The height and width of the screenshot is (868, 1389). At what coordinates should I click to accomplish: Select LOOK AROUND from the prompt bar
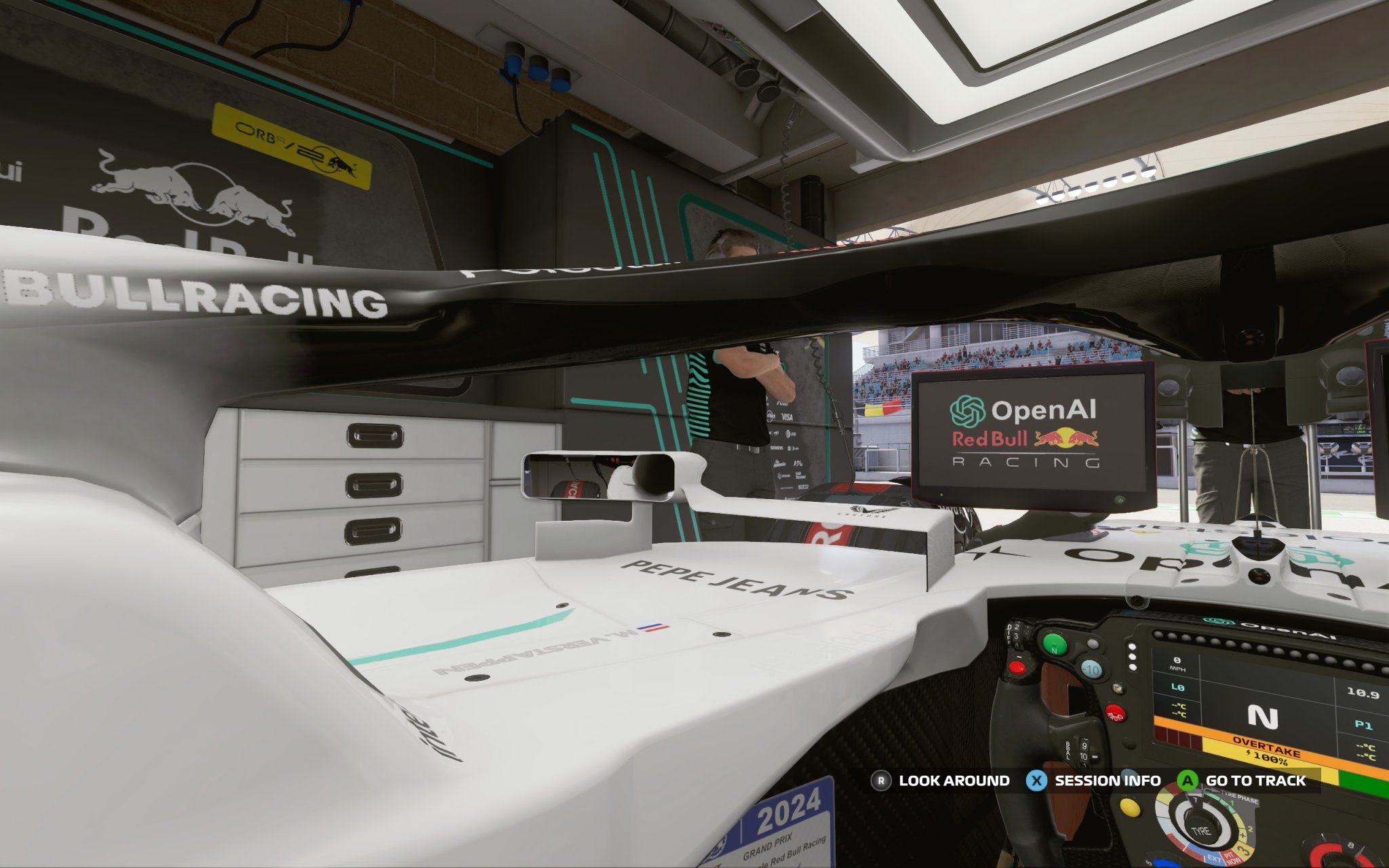pyautogui.click(x=954, y=780)
